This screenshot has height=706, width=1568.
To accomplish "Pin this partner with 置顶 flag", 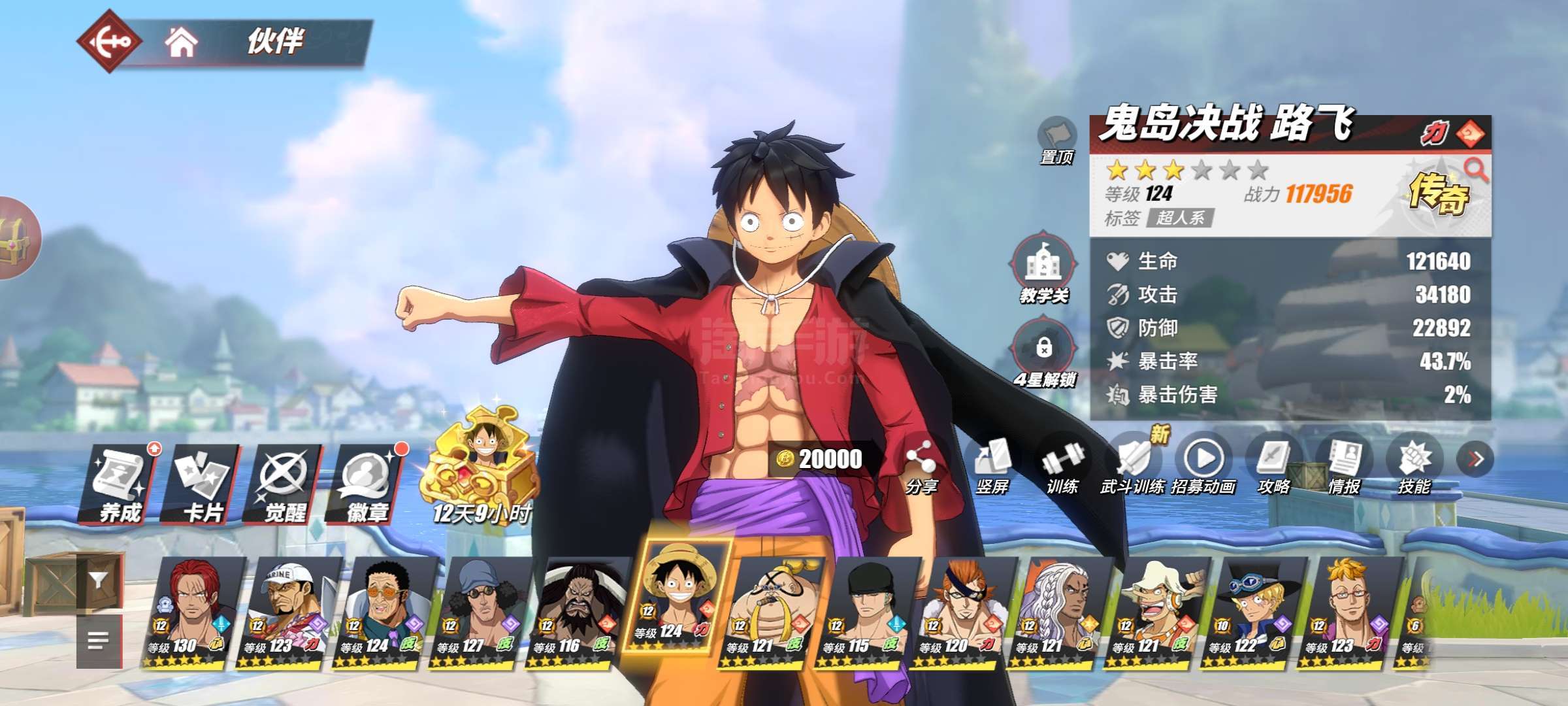I will coord(1056,139).
